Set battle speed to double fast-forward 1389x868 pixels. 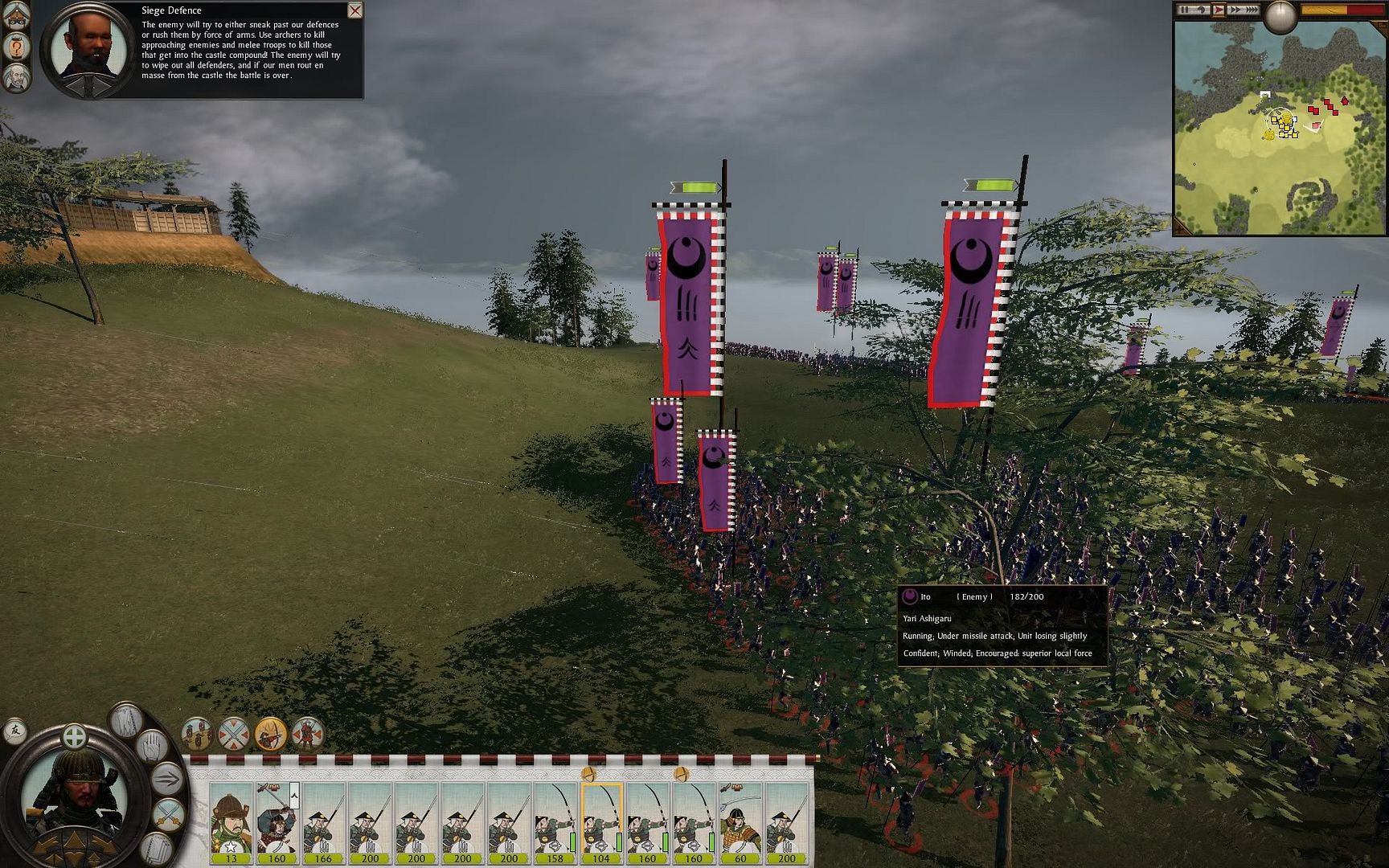[1235, 10]
